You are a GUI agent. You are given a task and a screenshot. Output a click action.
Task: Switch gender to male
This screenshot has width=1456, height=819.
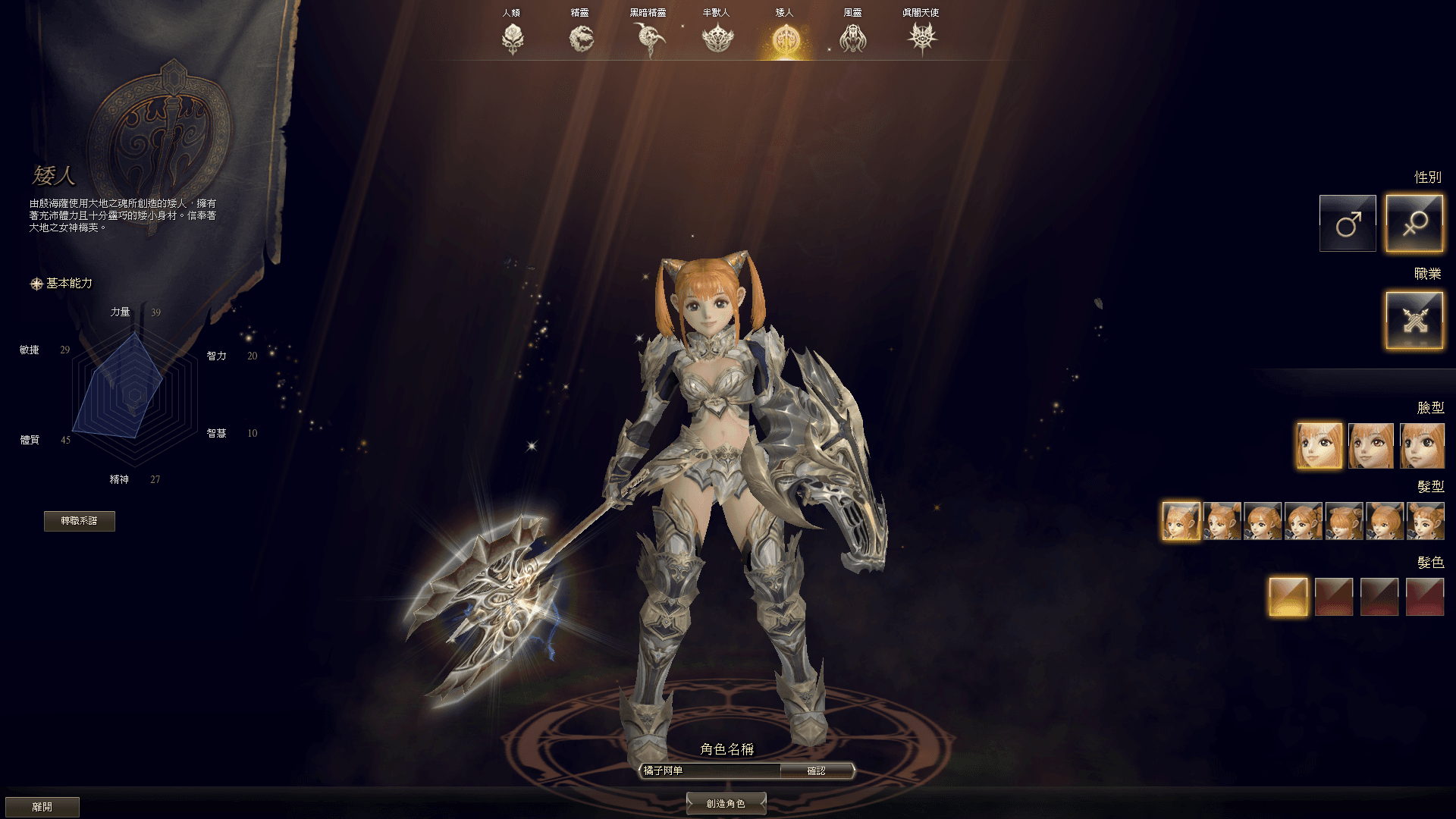1348,222
